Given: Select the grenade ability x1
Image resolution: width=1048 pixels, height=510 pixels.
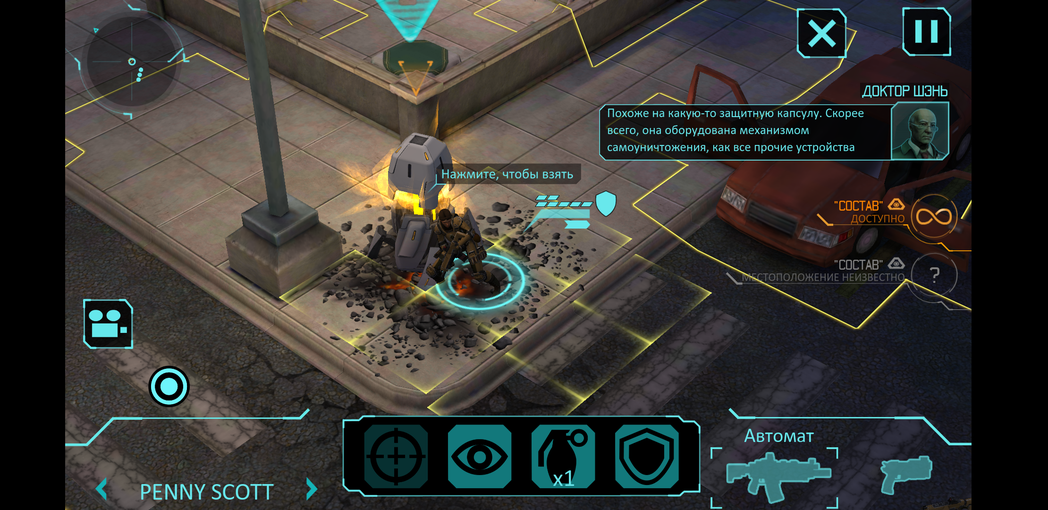Looking at the screenshot, I should (x=563, y=457).
